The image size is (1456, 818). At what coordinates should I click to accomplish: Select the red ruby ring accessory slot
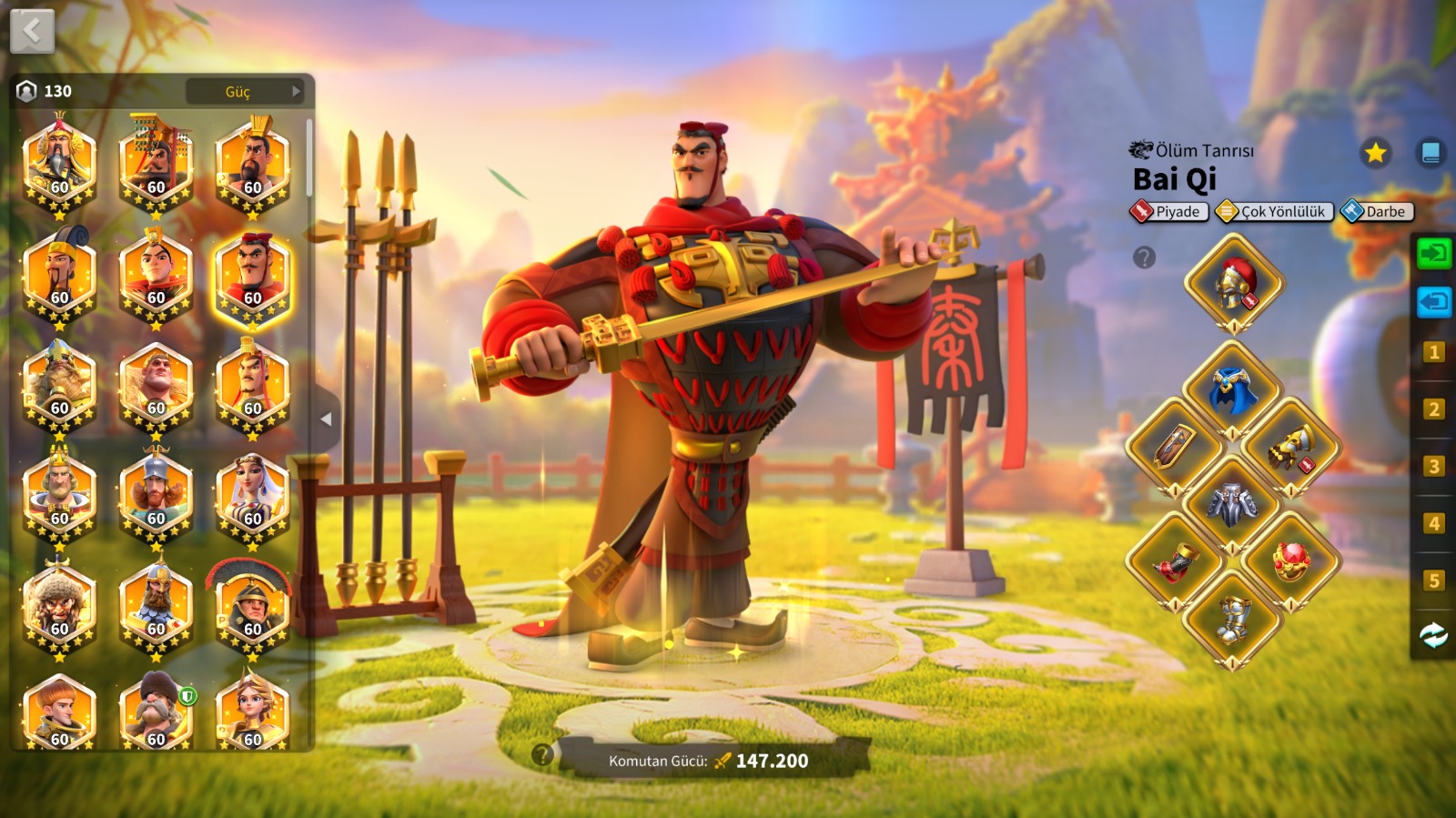point(1291,561)
